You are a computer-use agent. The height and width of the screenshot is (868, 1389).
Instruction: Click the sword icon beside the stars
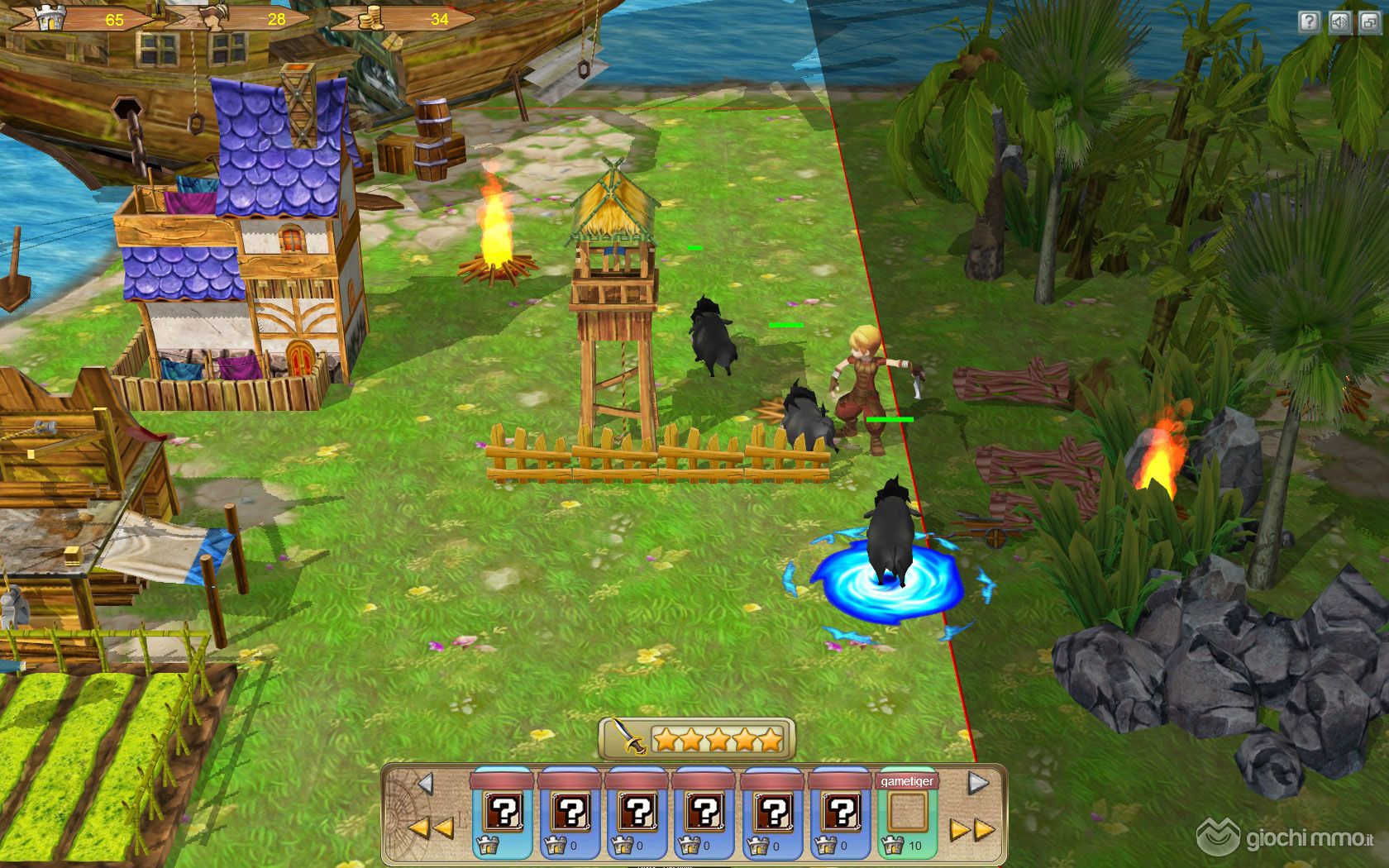(628, 736)
